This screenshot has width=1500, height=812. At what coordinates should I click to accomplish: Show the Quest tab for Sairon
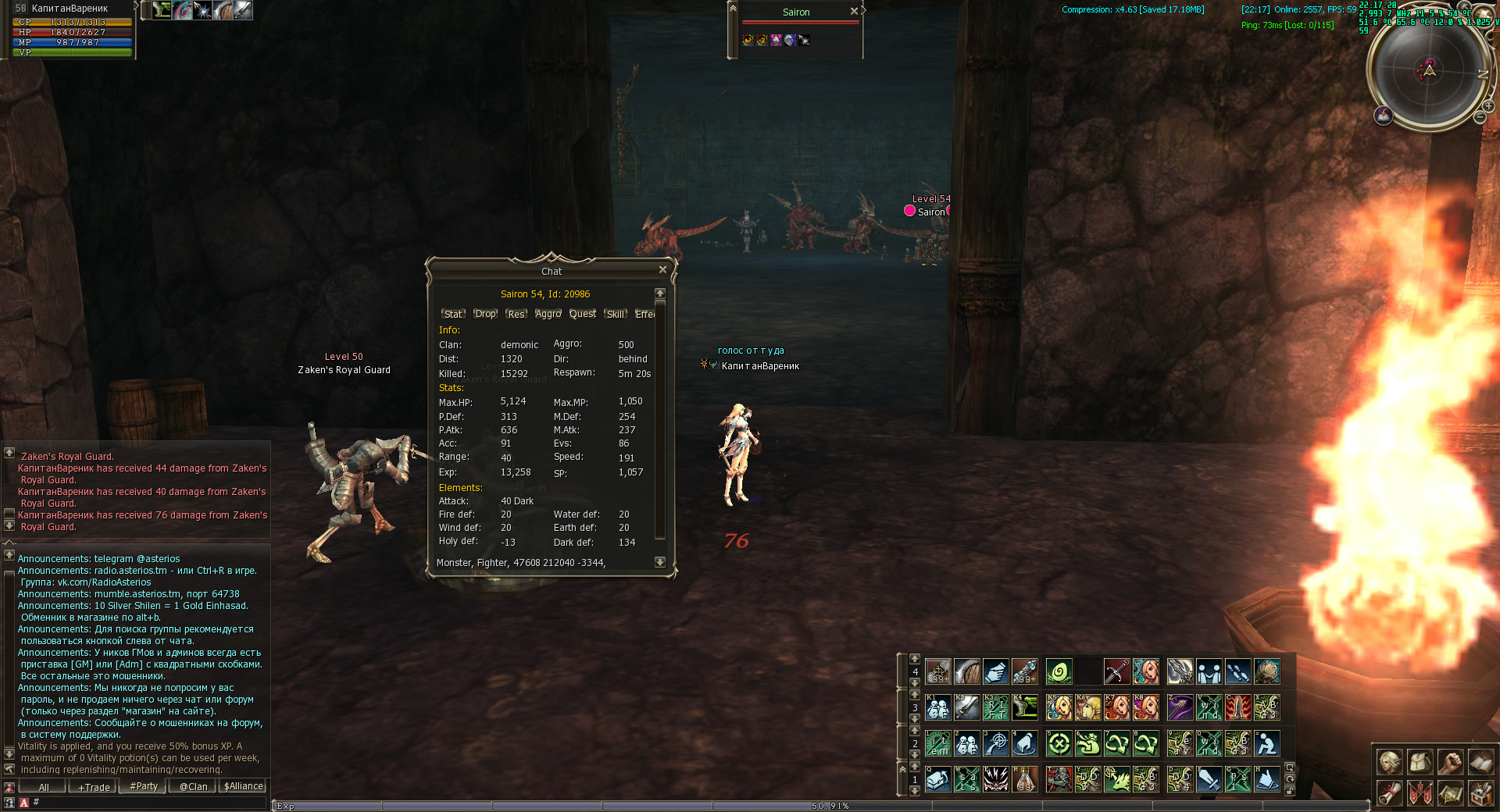click(582, 314)
